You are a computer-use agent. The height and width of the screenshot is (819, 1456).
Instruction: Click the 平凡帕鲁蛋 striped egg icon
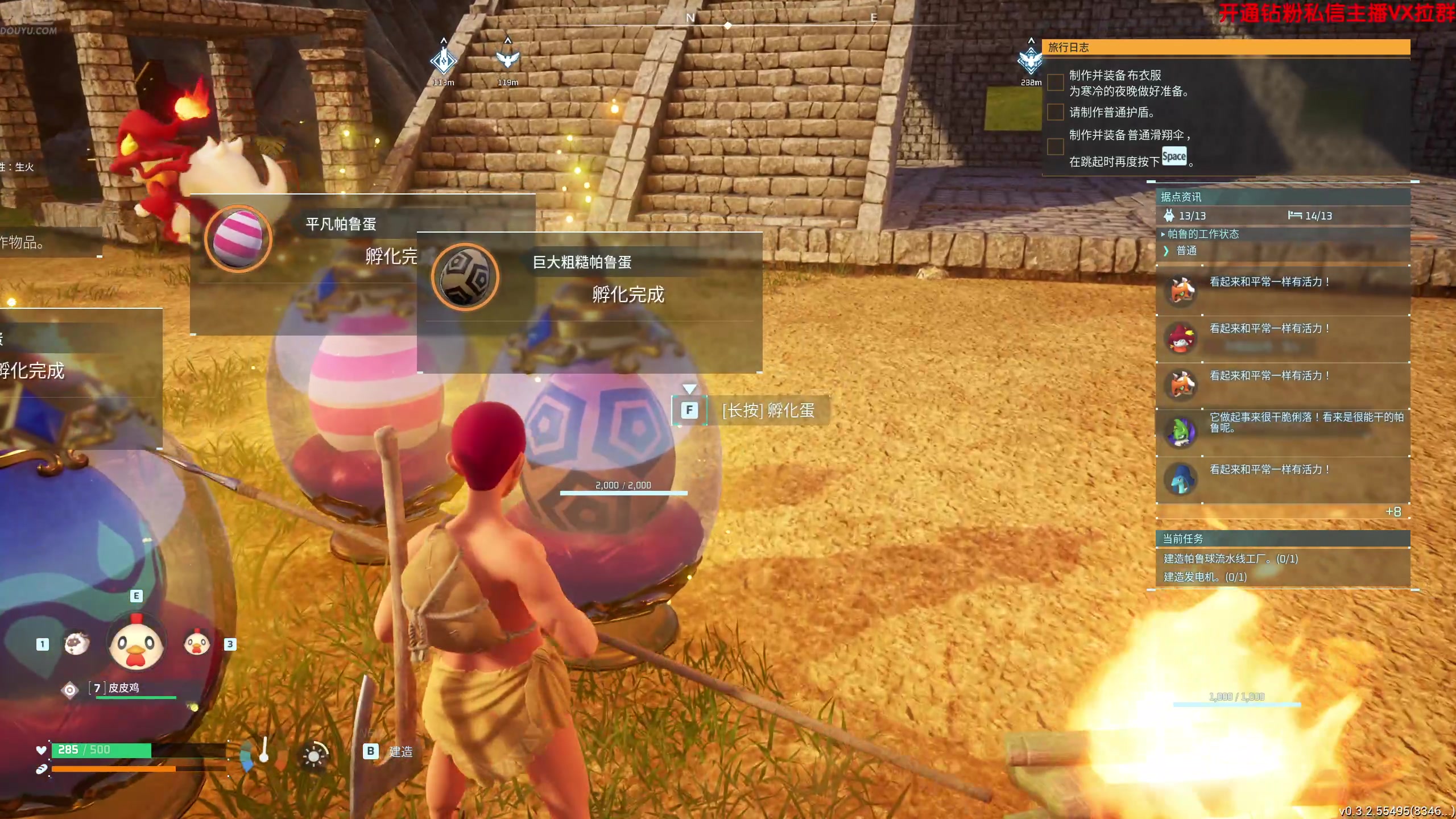click(x=238, y=239)
